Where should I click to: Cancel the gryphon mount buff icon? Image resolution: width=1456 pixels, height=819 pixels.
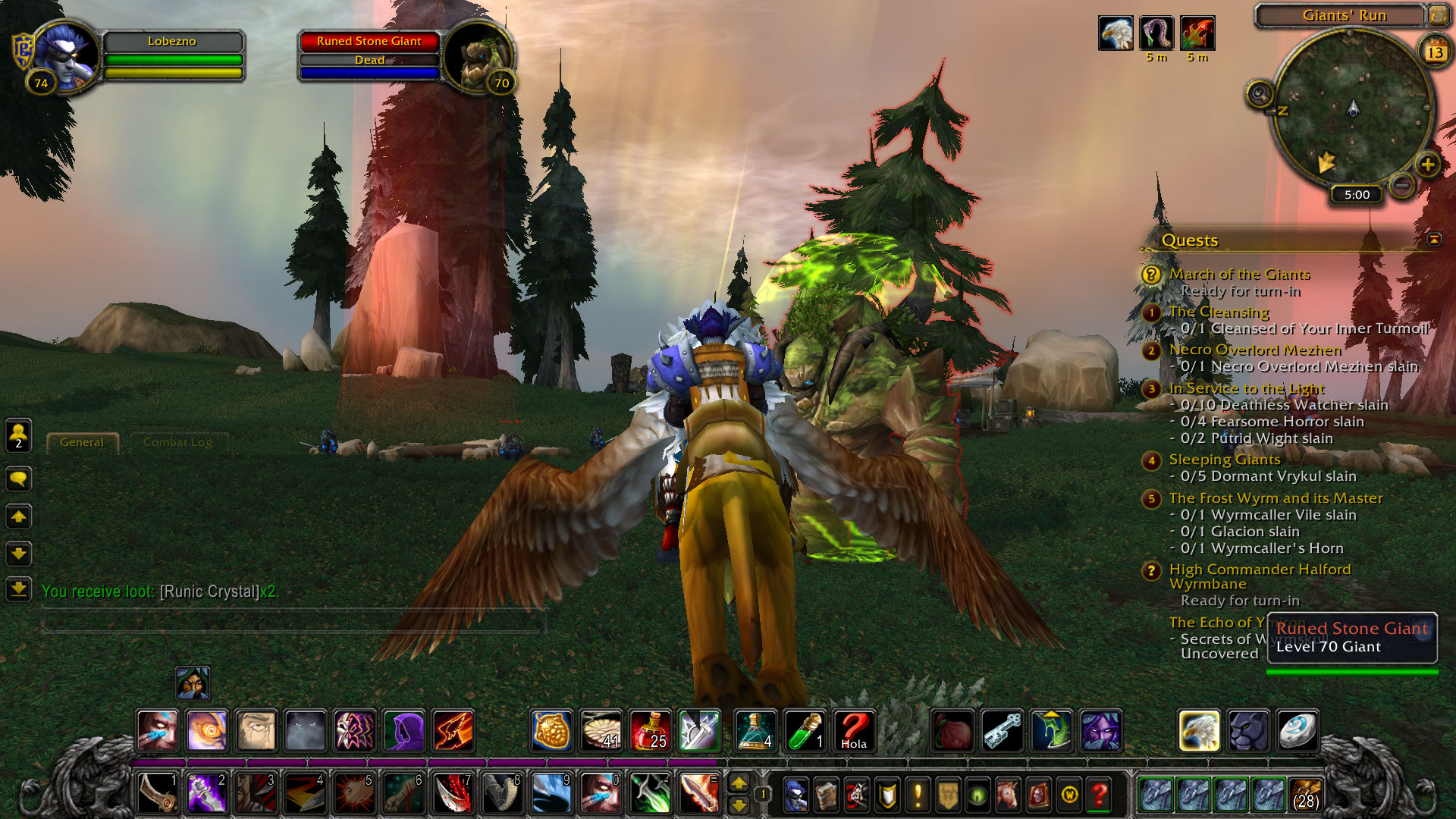1116,33
